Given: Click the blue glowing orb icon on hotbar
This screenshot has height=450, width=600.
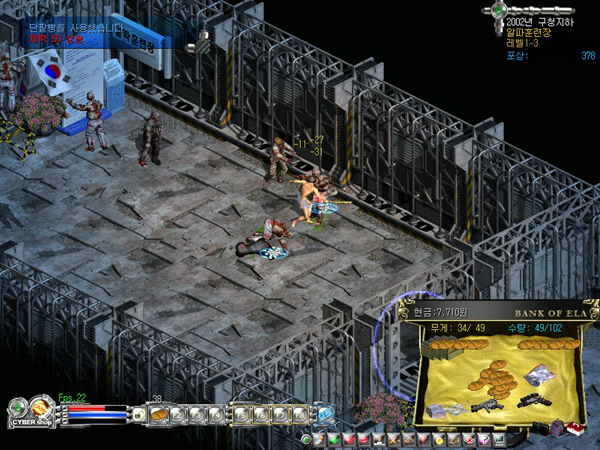Looking at the screenshot, I should pos(324,413).
